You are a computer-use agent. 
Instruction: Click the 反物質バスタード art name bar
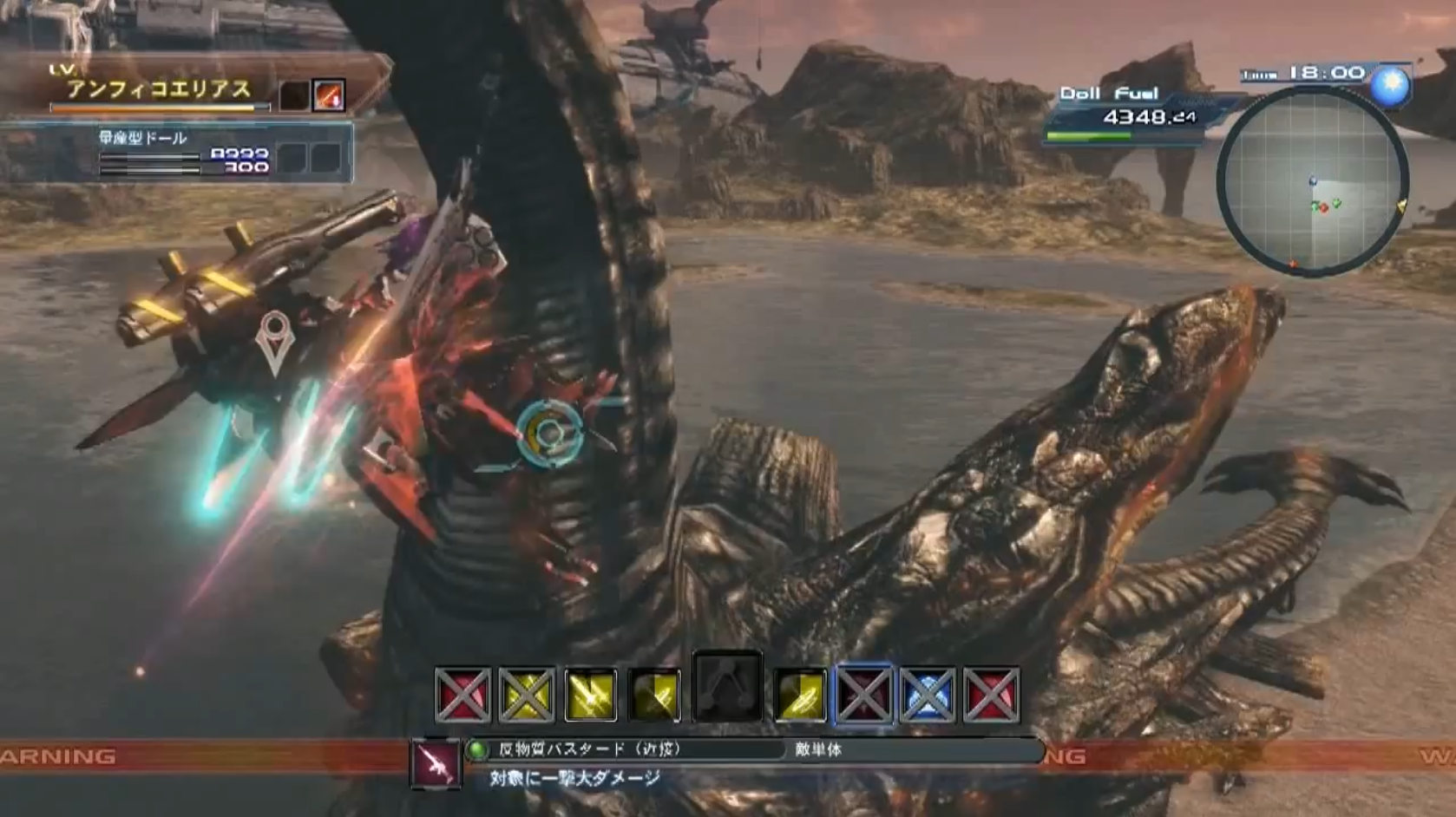pos(625,749)
